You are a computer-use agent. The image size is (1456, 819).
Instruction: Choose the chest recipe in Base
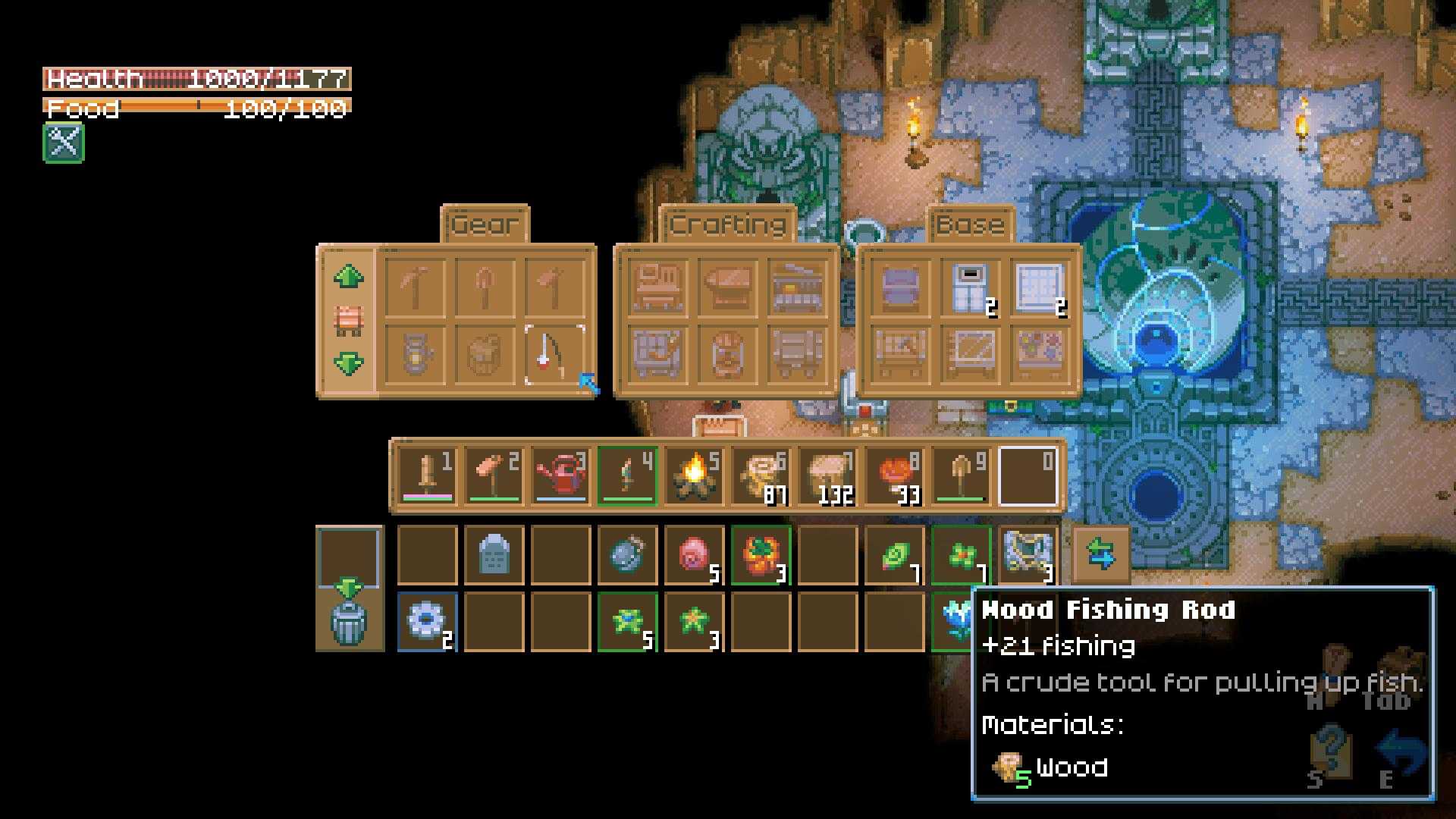click(901, 287)
